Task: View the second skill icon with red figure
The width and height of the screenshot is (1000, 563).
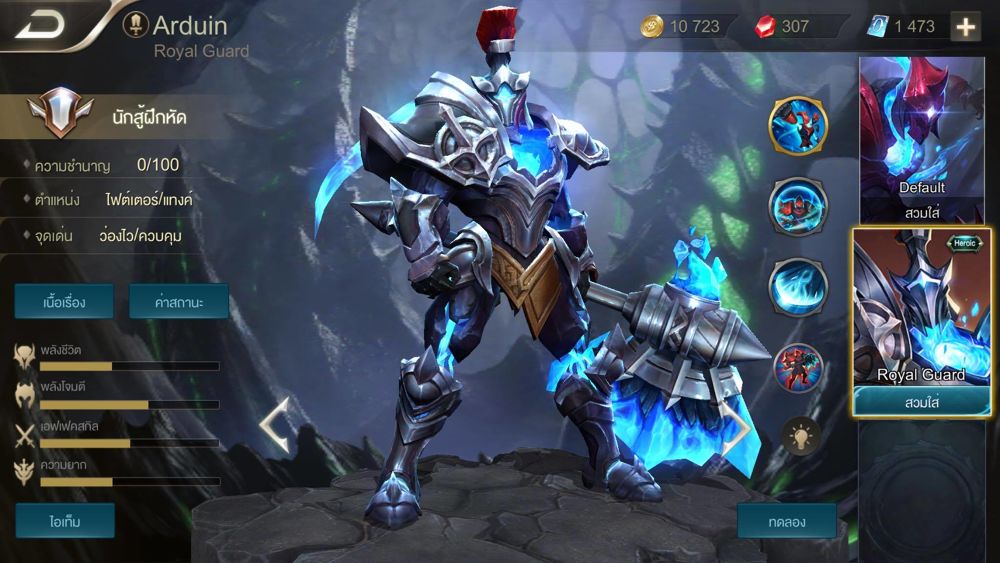Action: (x=797, y=206)
